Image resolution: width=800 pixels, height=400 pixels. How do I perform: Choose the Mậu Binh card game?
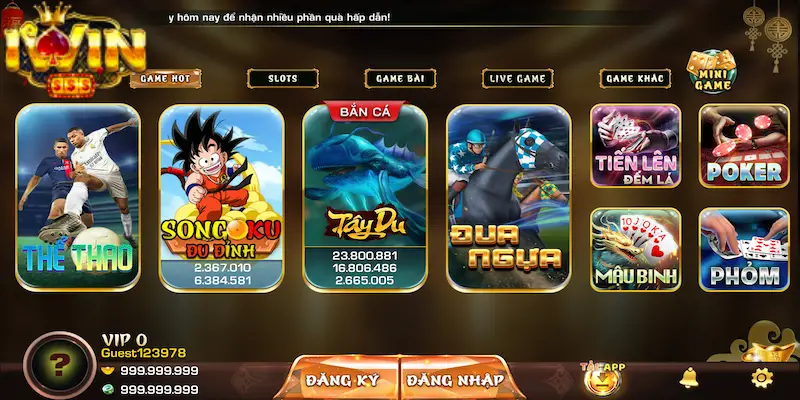[x=635, y=249]
